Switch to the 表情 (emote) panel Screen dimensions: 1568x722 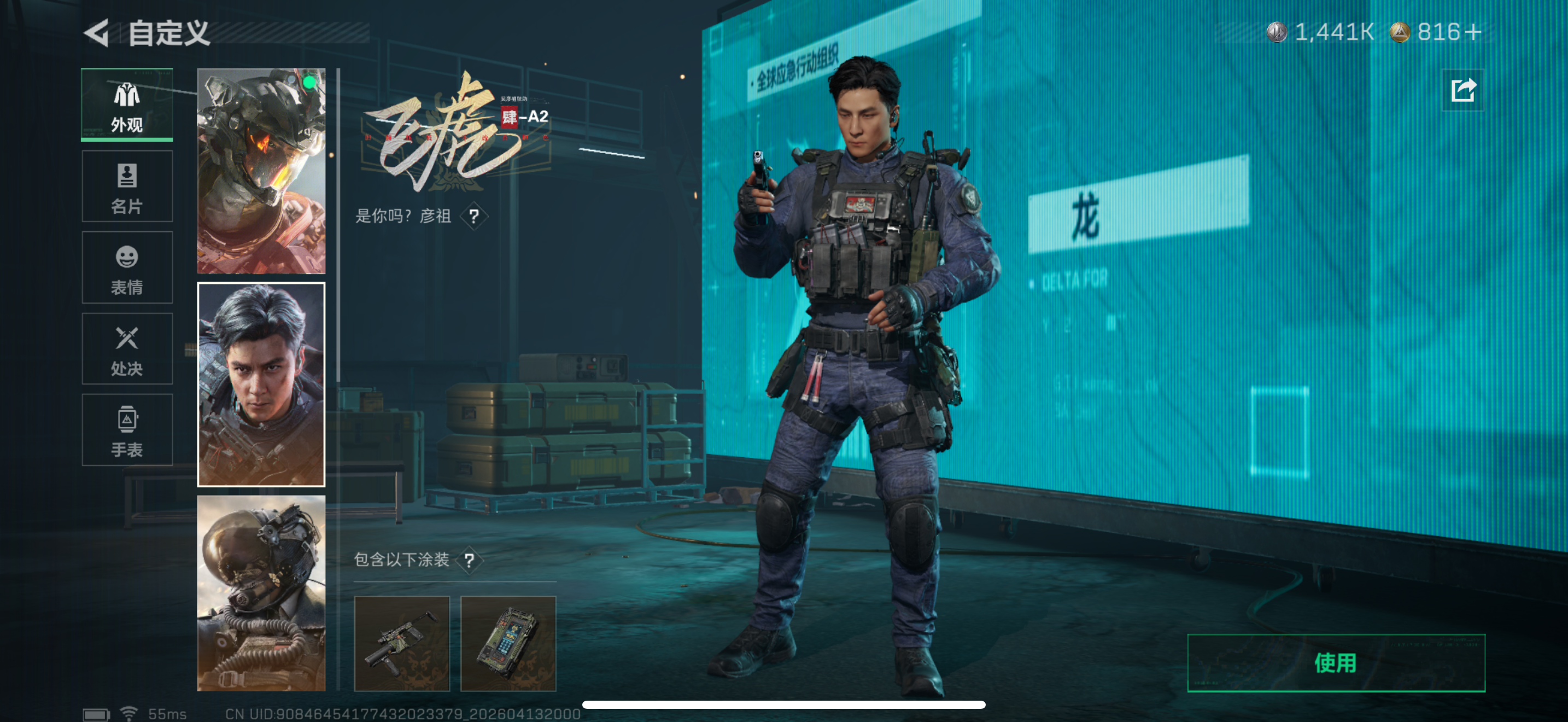pos(127,266)
